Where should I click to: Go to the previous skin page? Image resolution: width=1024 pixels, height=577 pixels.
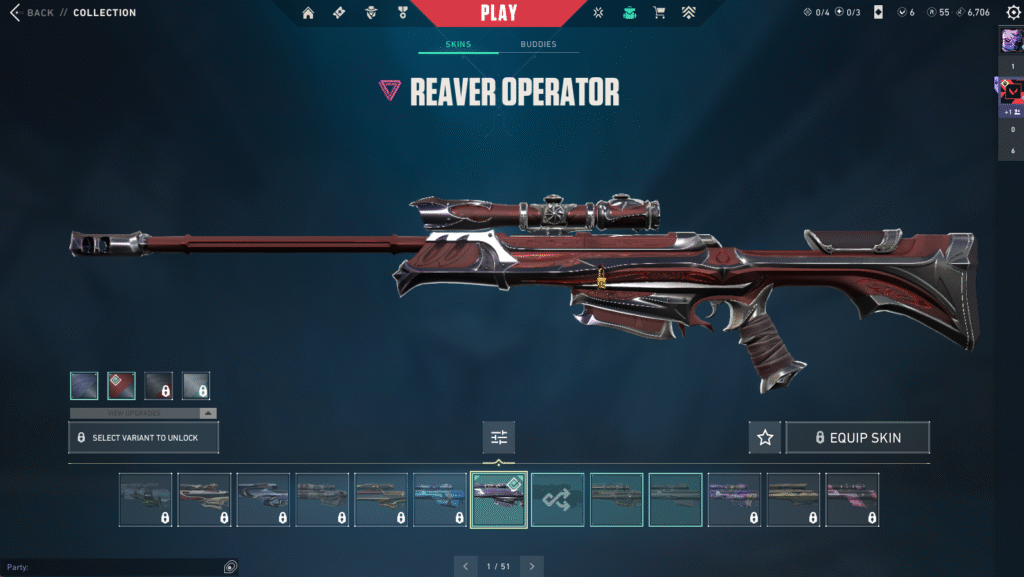[465, 566]
